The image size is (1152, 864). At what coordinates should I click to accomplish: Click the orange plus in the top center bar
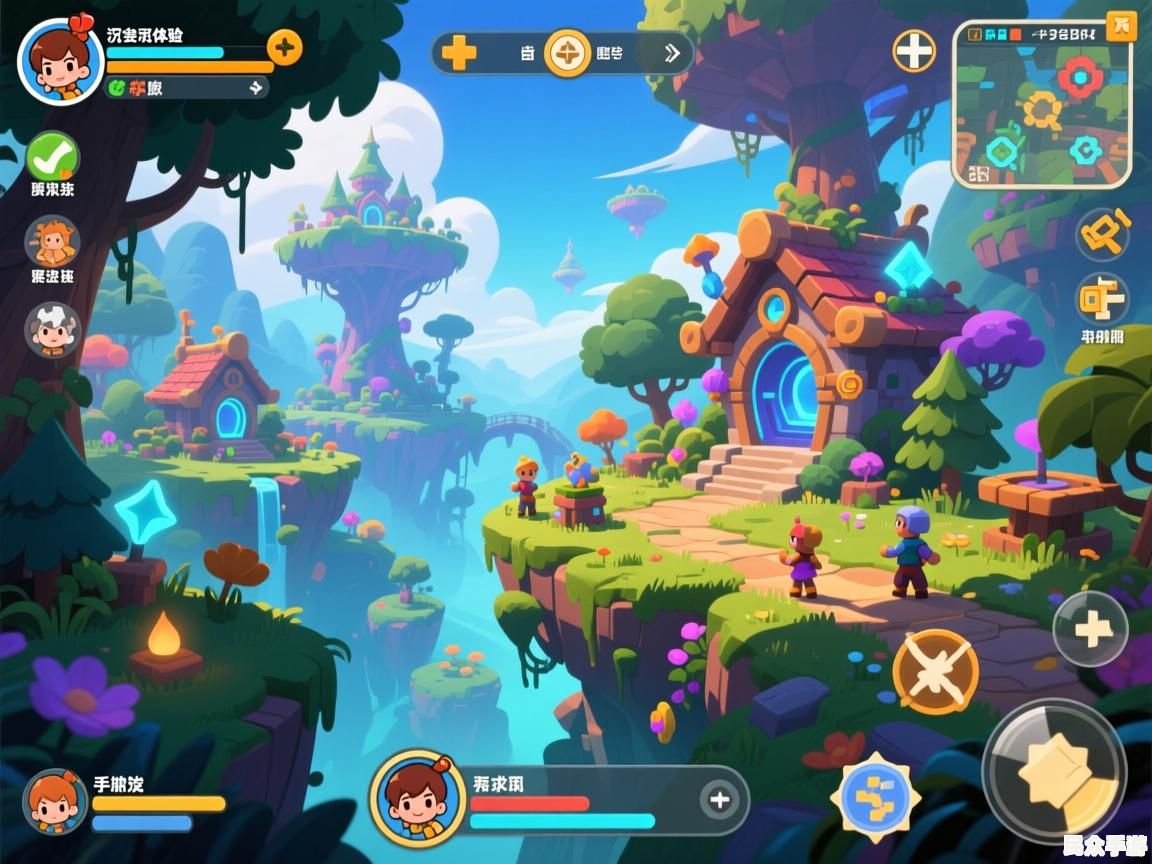click(x=459, y=52)
